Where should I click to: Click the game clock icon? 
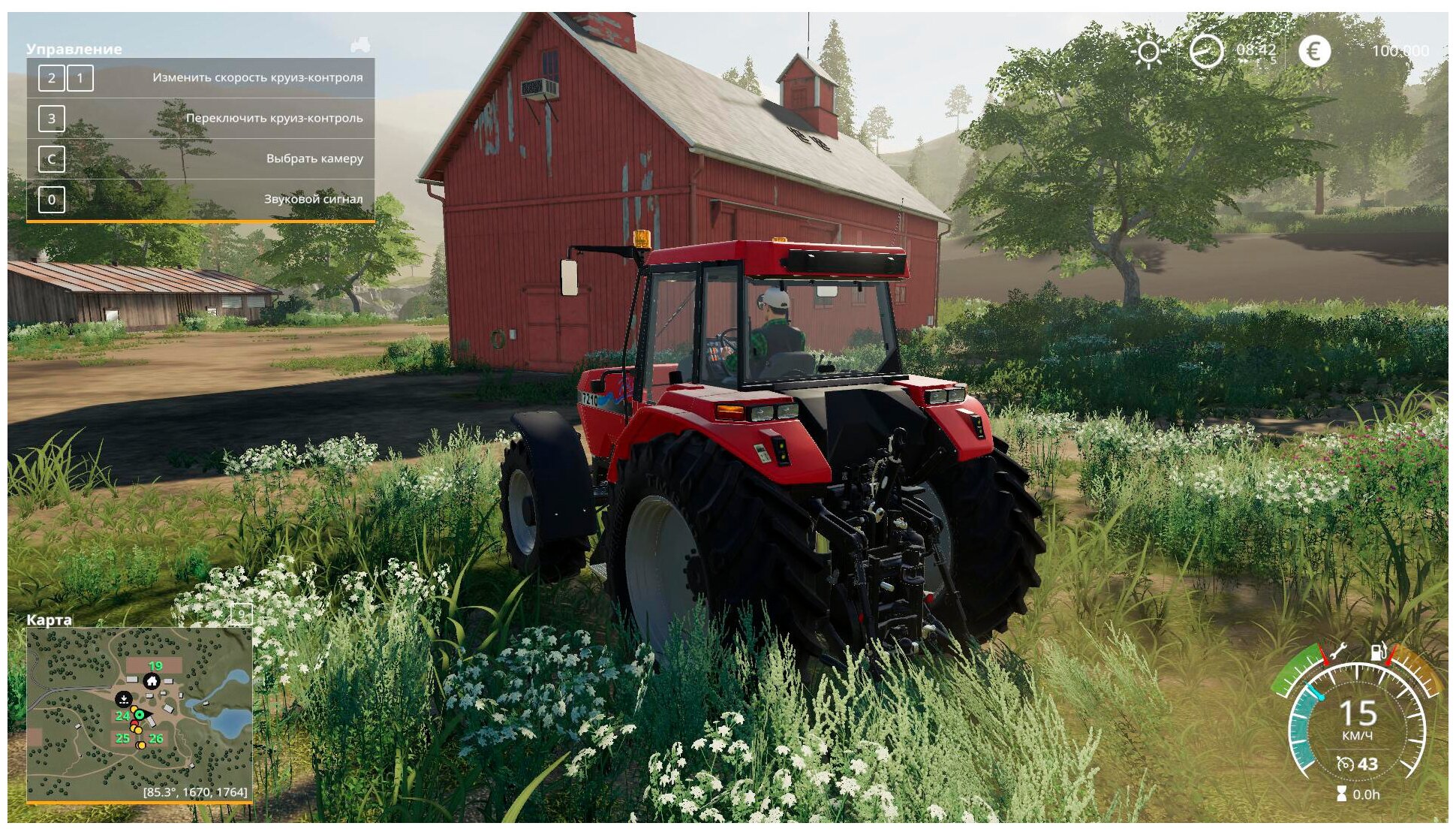tap(1206, 52)
